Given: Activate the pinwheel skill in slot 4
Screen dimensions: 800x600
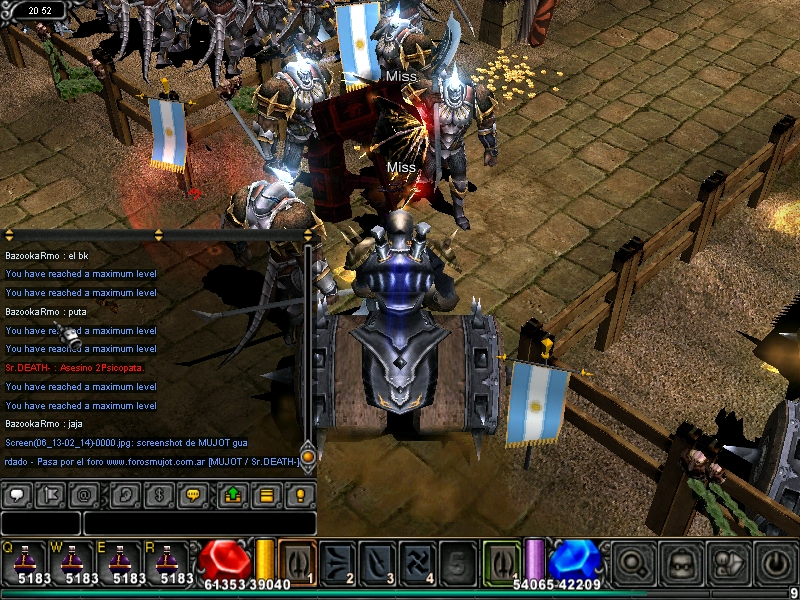Looking at the screenshot, I should (418, 561).
